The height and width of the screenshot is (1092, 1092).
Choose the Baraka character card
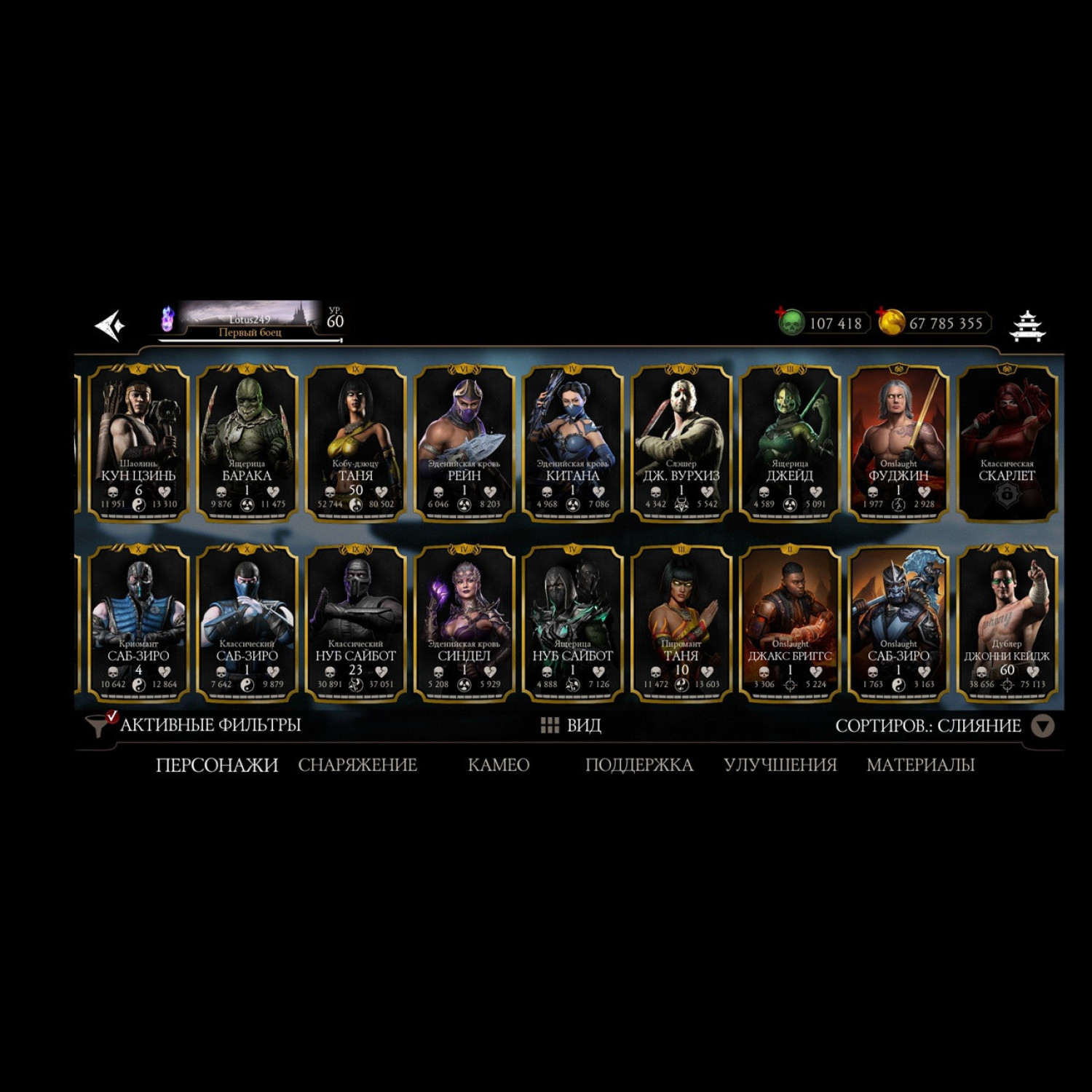pos(247,443)
